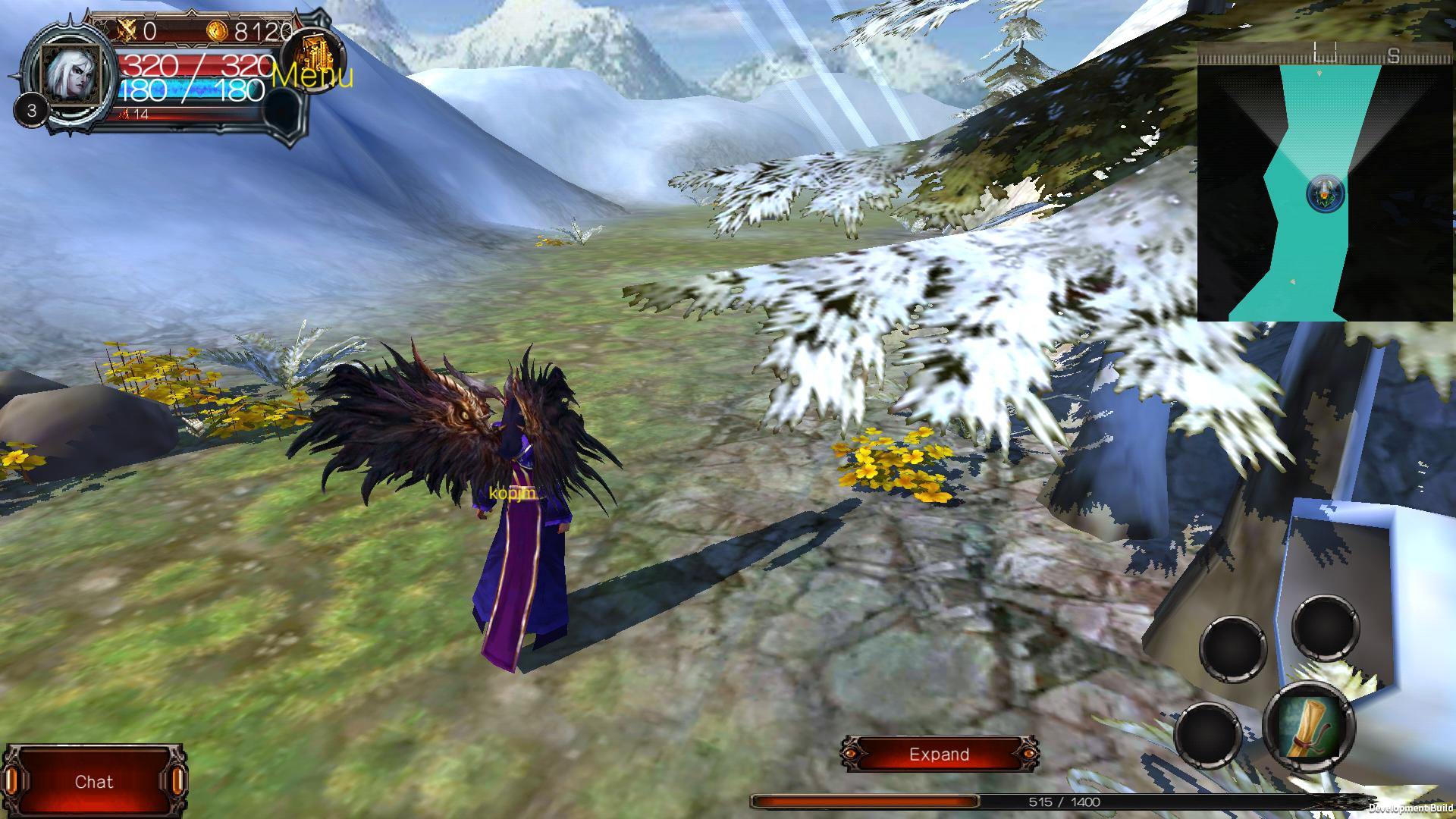Open the Chat panel
Screen dimensions: 1456x819
[x=94, y=782]
